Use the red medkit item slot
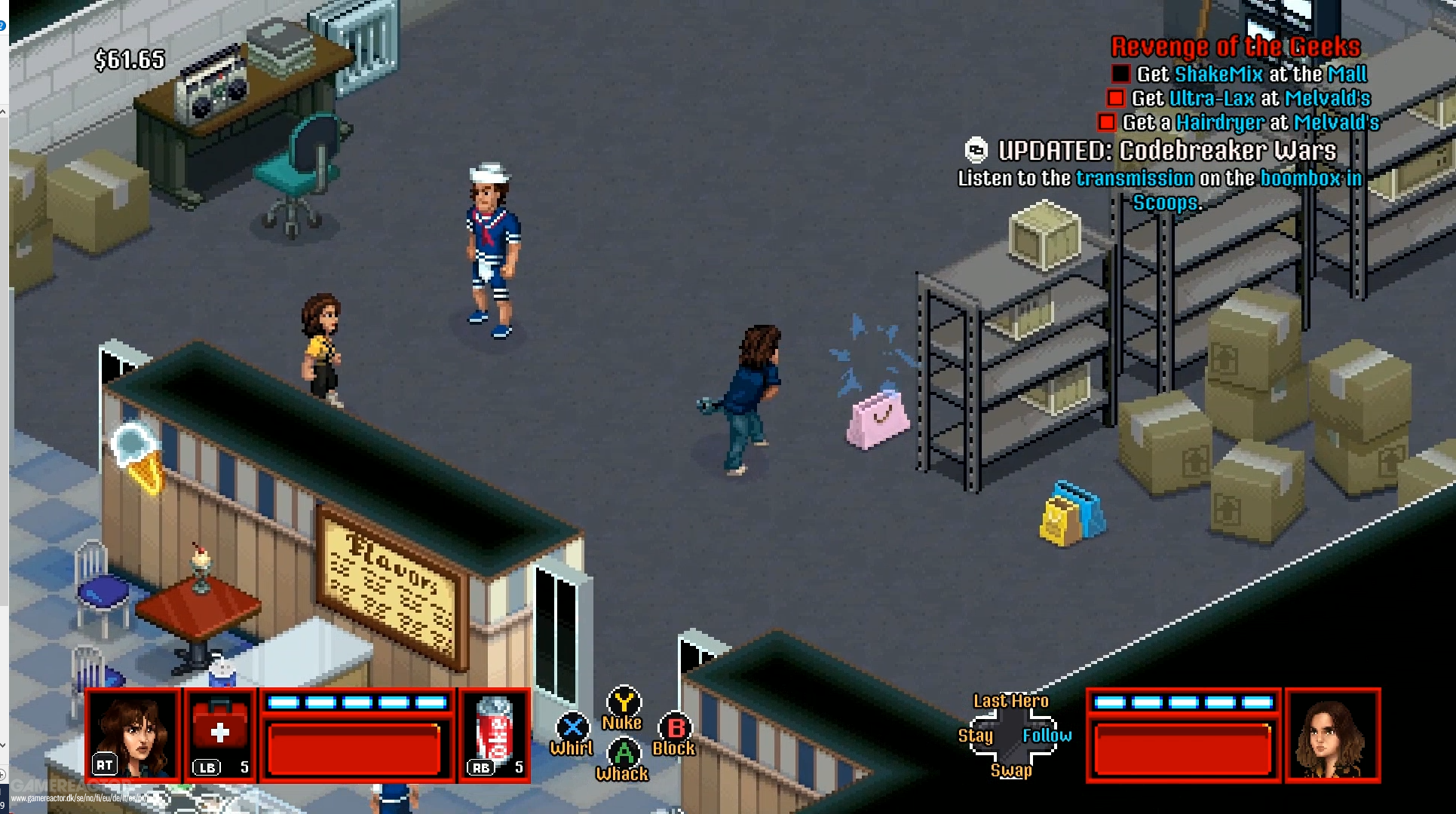This screenshot has width=1456, height=814. coord(220,735)
